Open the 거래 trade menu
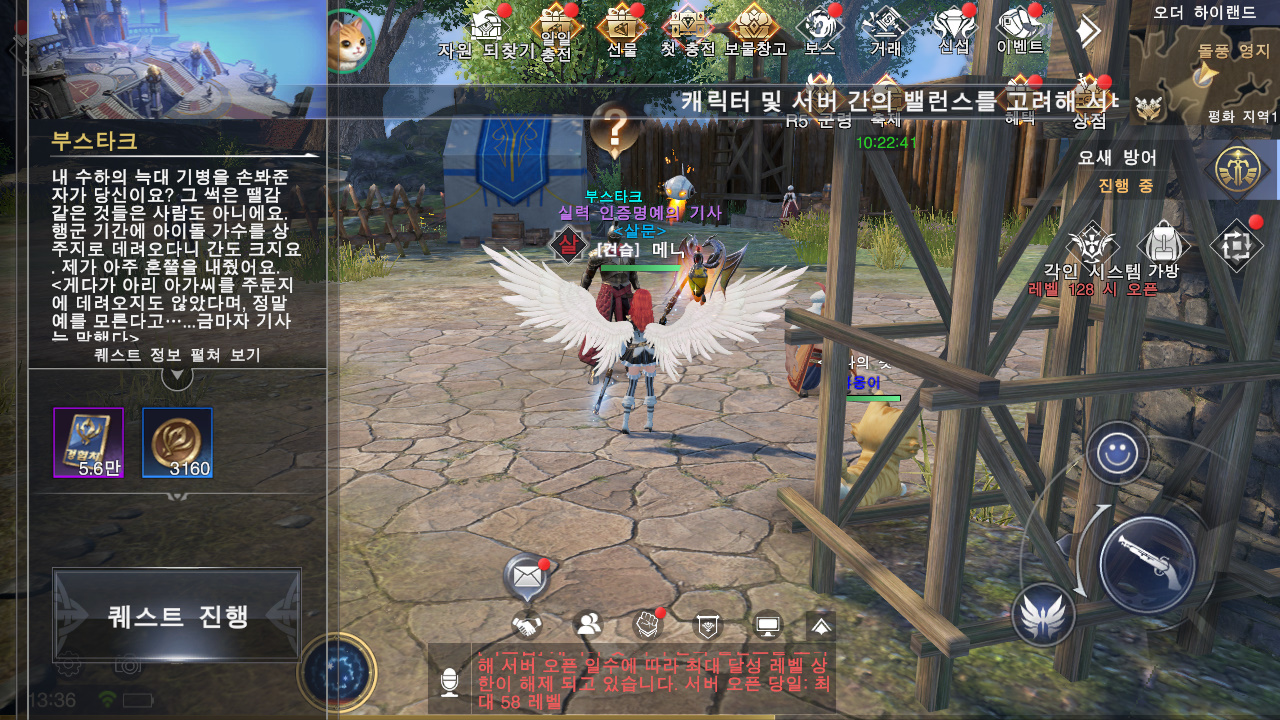 (886, 28)
